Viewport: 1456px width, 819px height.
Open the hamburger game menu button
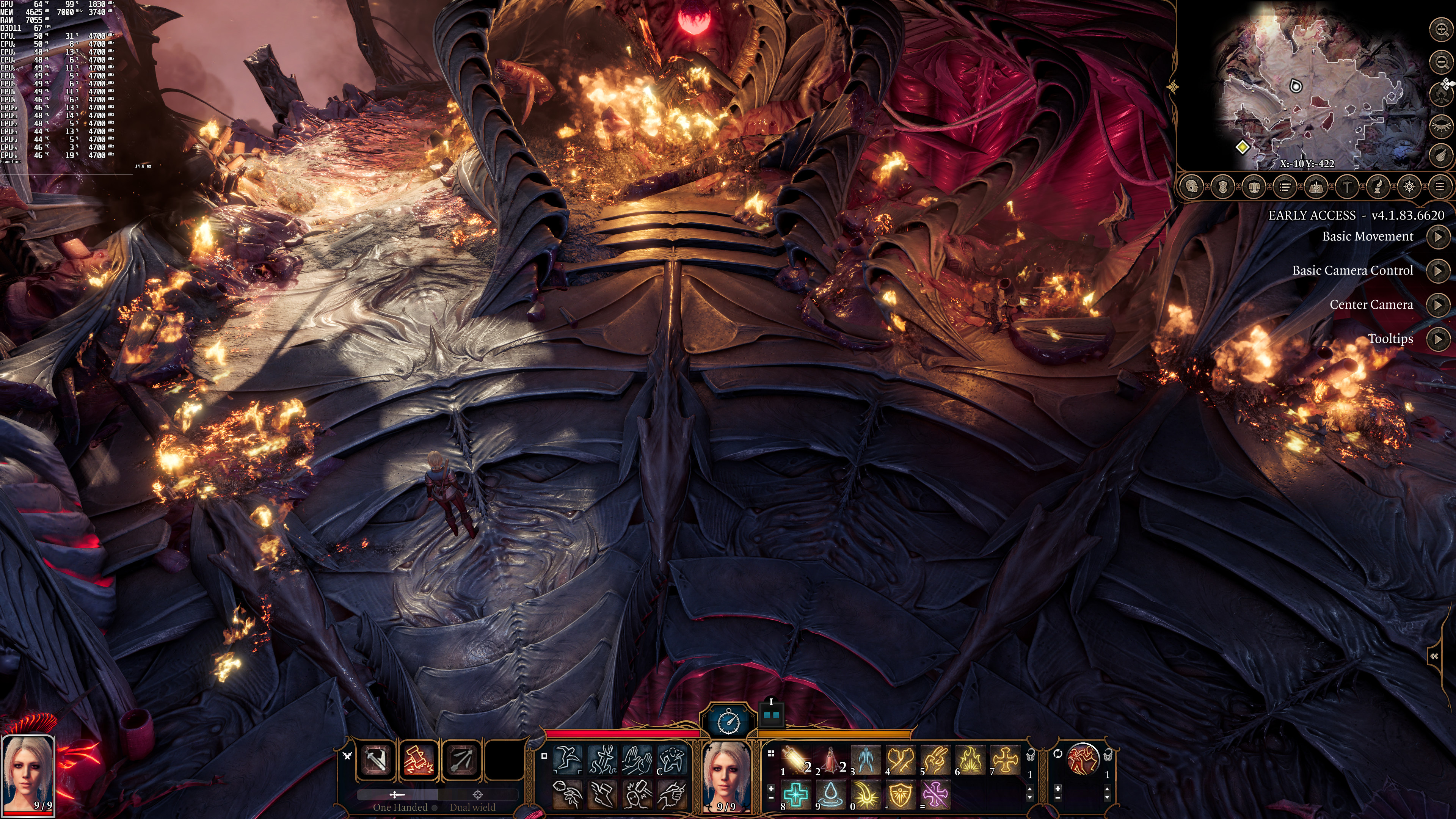1440,187
